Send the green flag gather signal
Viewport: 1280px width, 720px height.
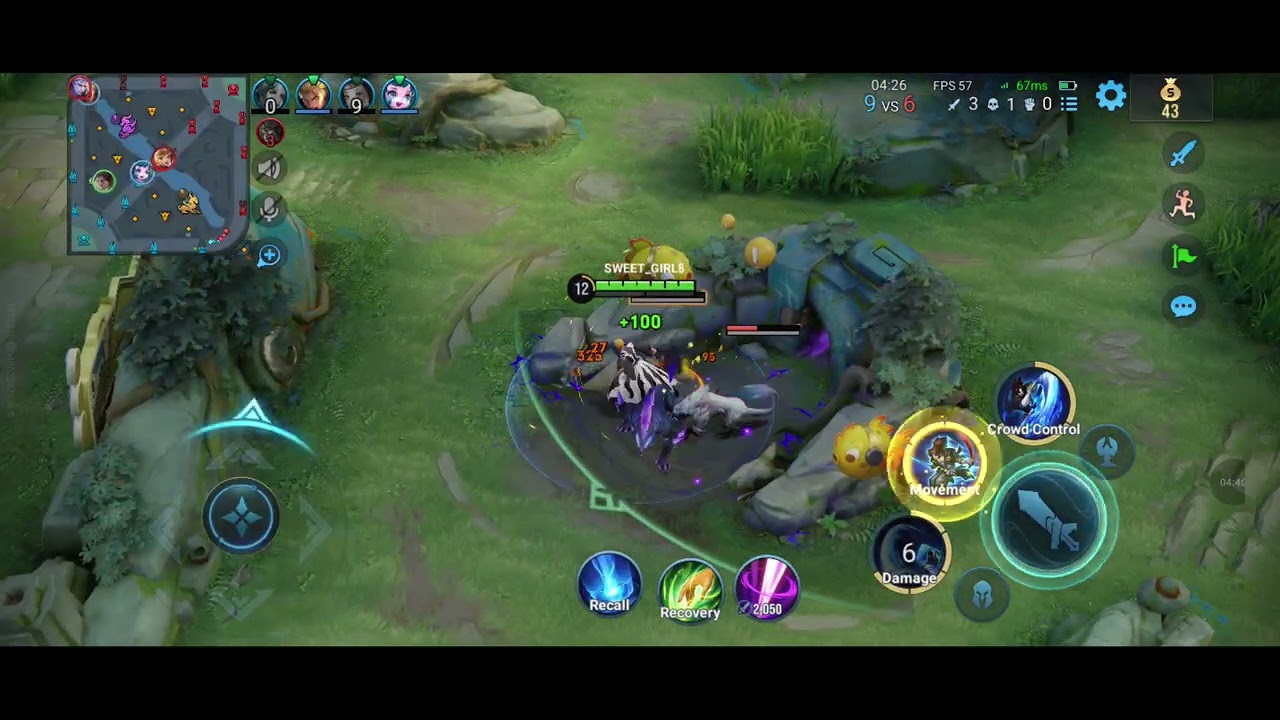coord(1183,256)
